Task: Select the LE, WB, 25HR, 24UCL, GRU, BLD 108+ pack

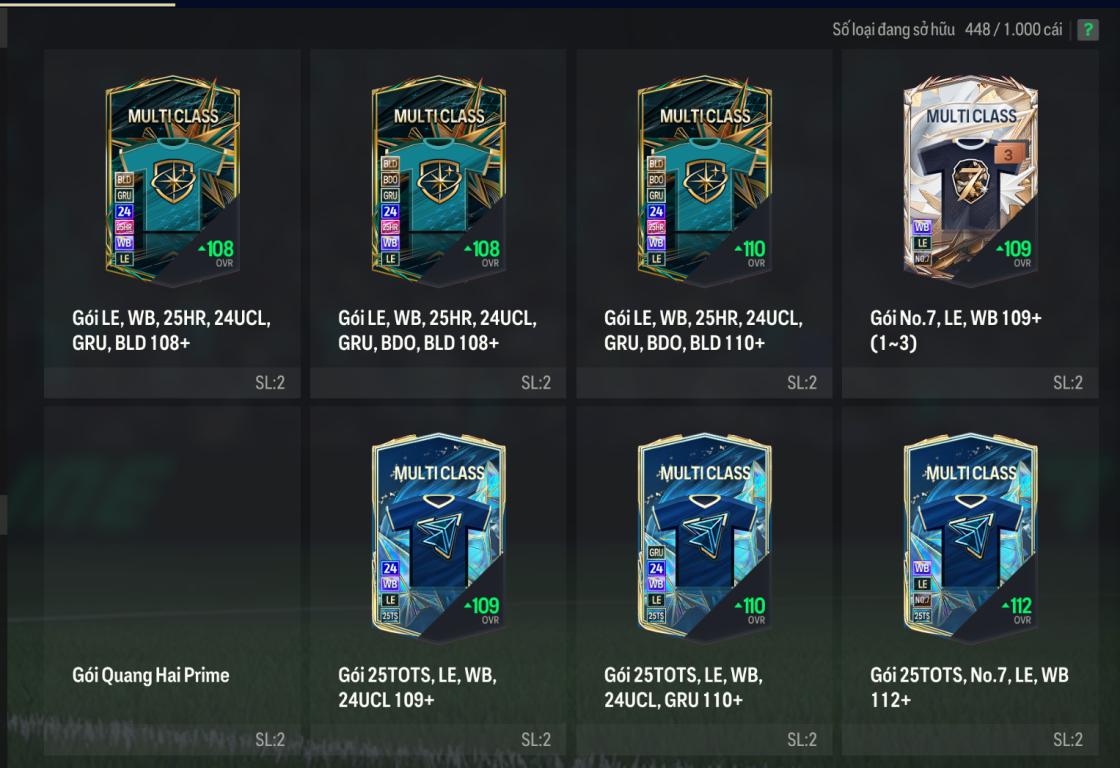Action: [172, 223]
